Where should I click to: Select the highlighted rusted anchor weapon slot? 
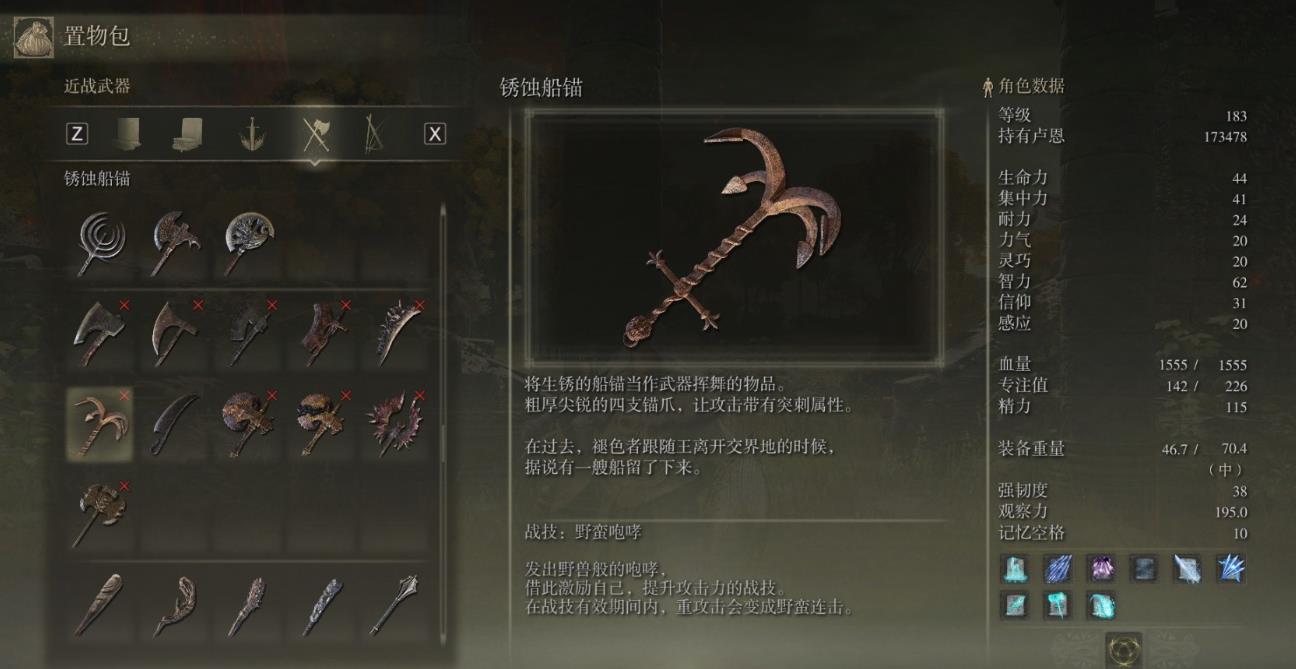(99, 423)
